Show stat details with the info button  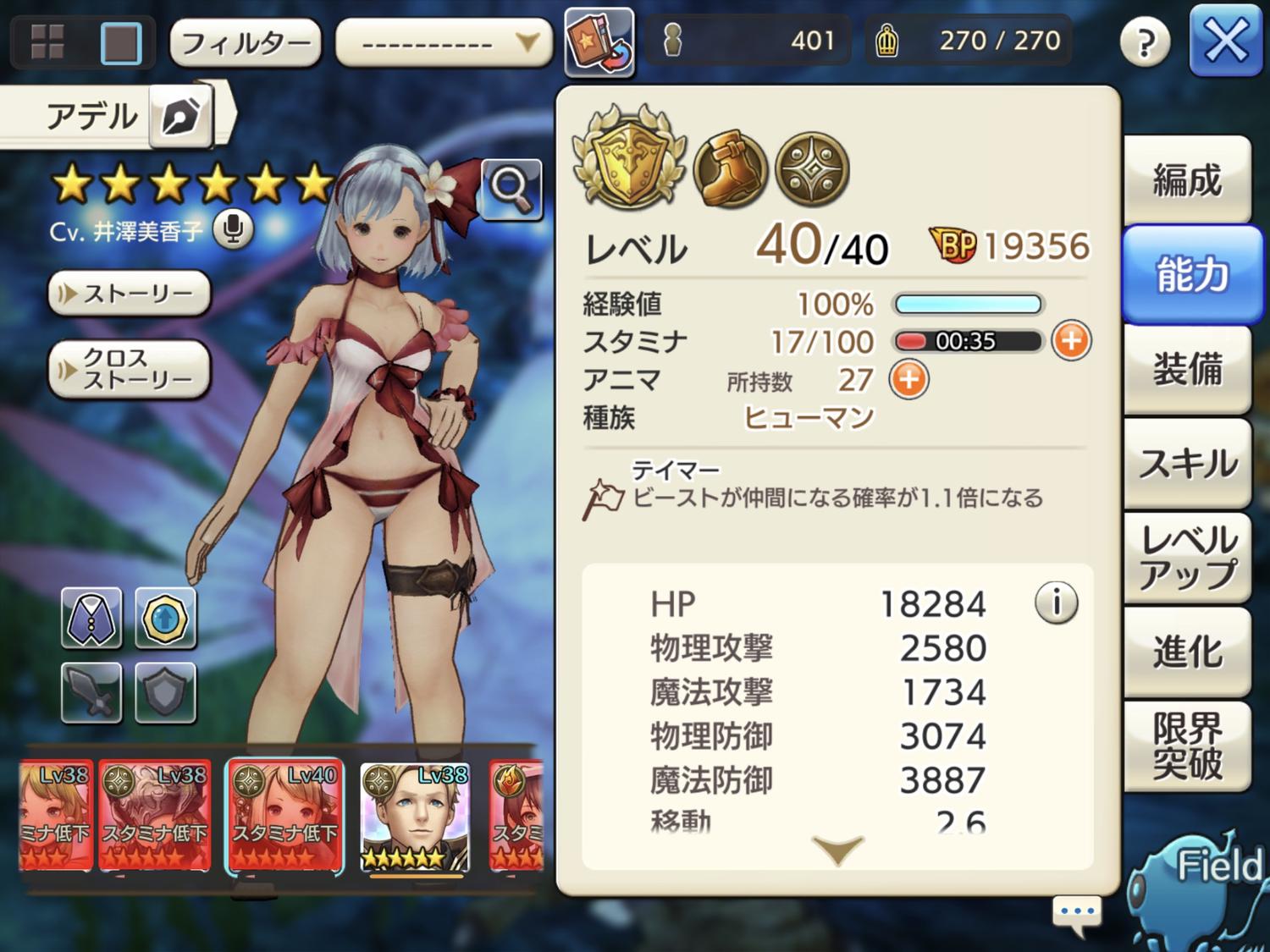point(1056,603)
